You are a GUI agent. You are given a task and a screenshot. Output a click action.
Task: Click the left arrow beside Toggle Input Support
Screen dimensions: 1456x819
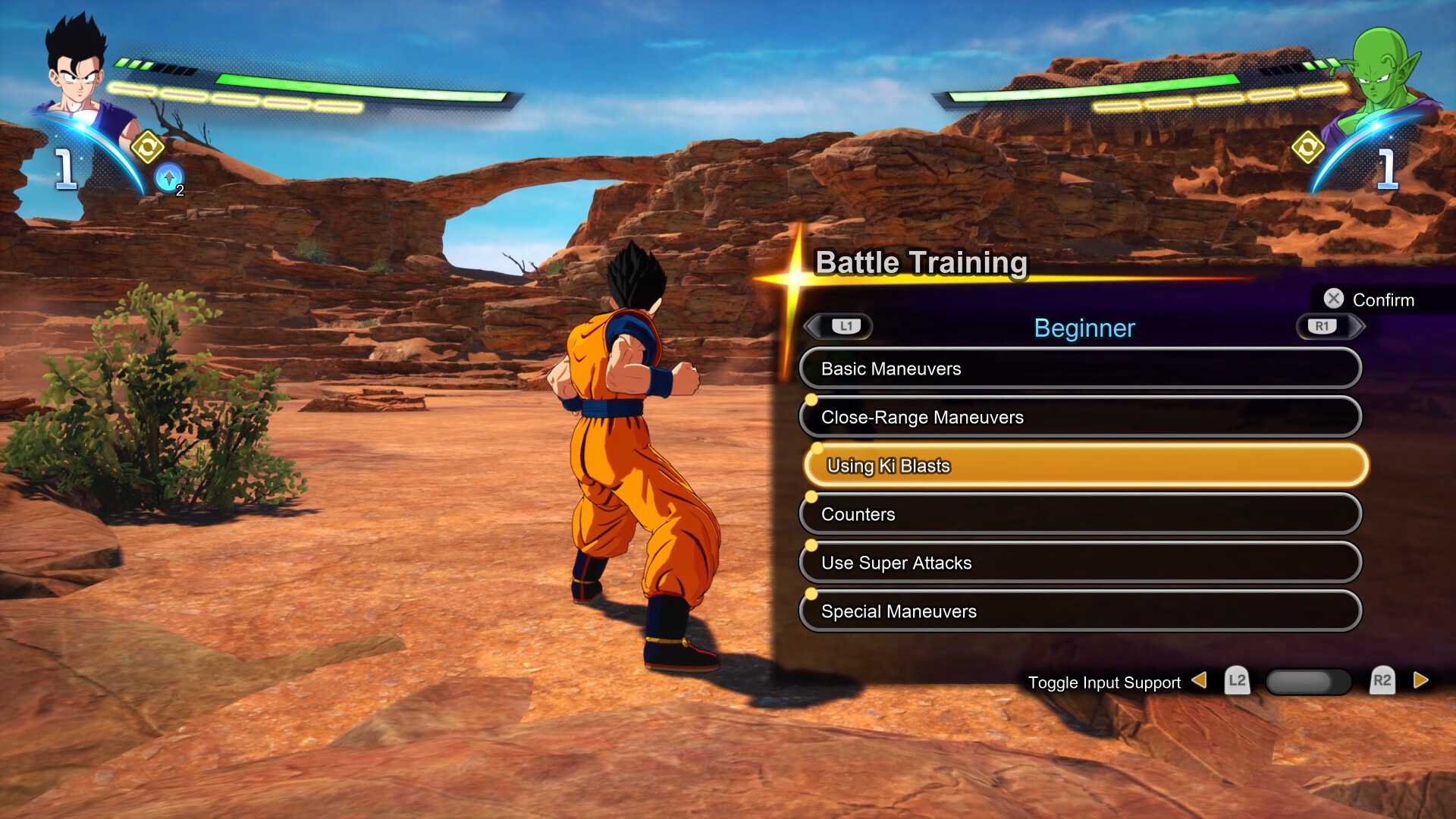click(1202, 682)
